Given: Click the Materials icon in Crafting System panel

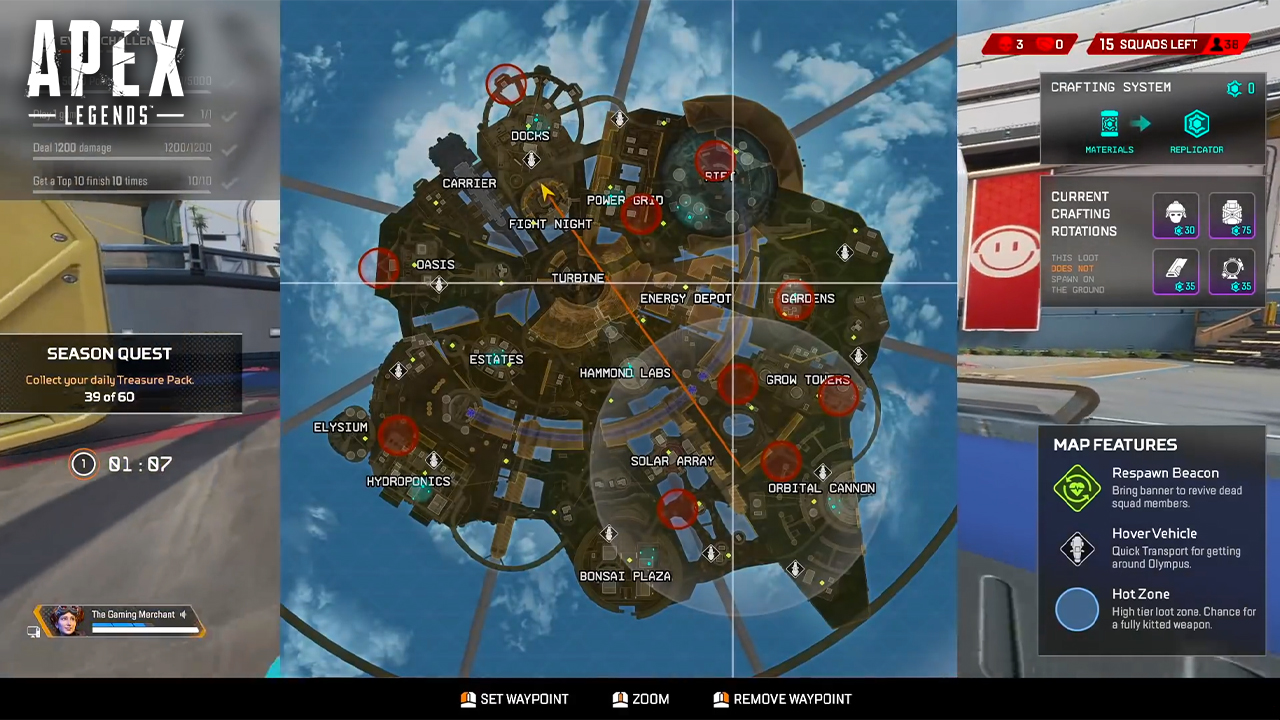Looking at the screenshot, I should pyautogui.click(x=1109, y=123).
